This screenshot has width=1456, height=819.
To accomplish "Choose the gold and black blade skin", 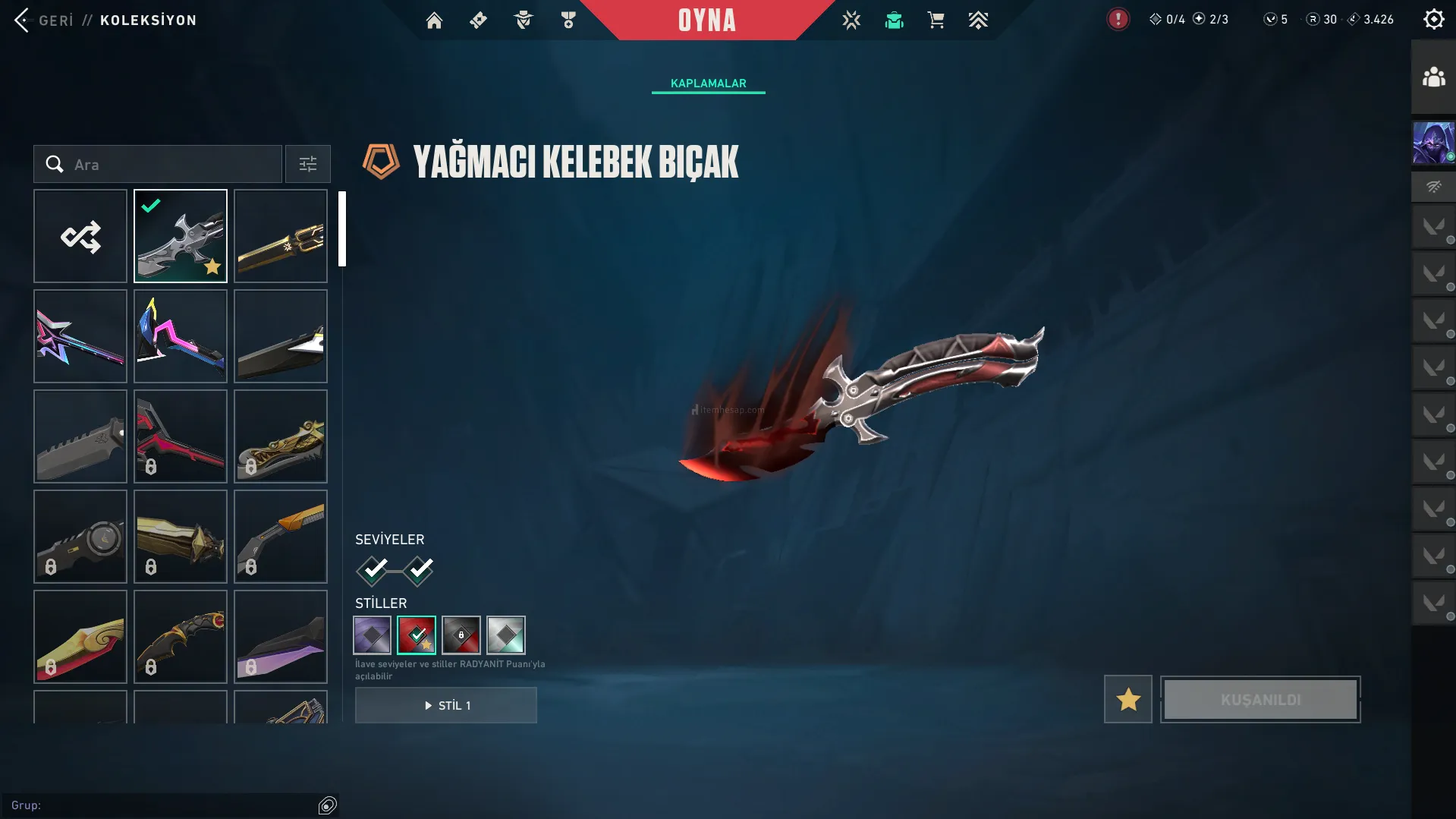I will 281,236.
